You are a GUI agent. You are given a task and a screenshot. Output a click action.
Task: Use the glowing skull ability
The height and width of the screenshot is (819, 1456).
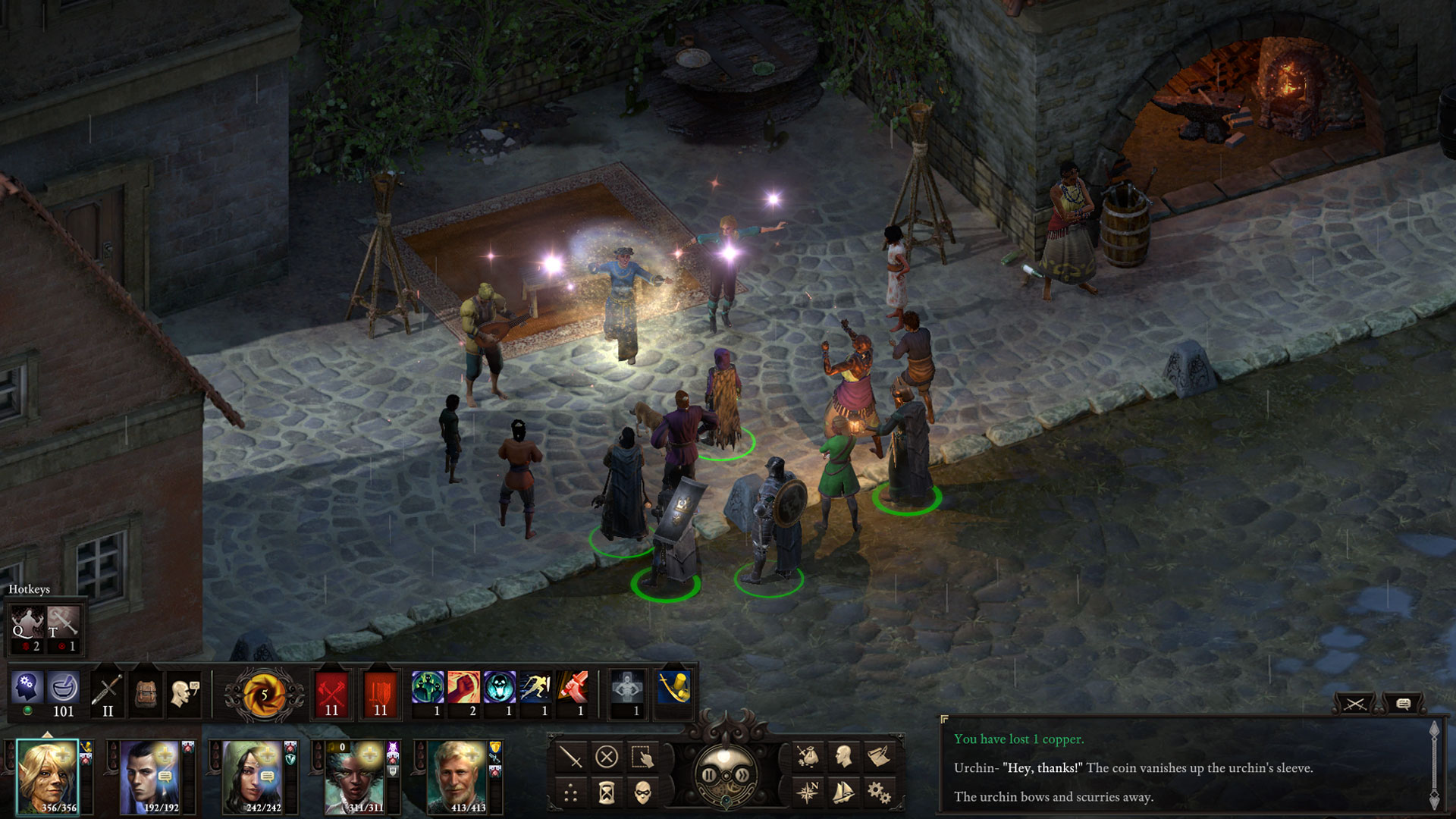[x=500, y=688]
